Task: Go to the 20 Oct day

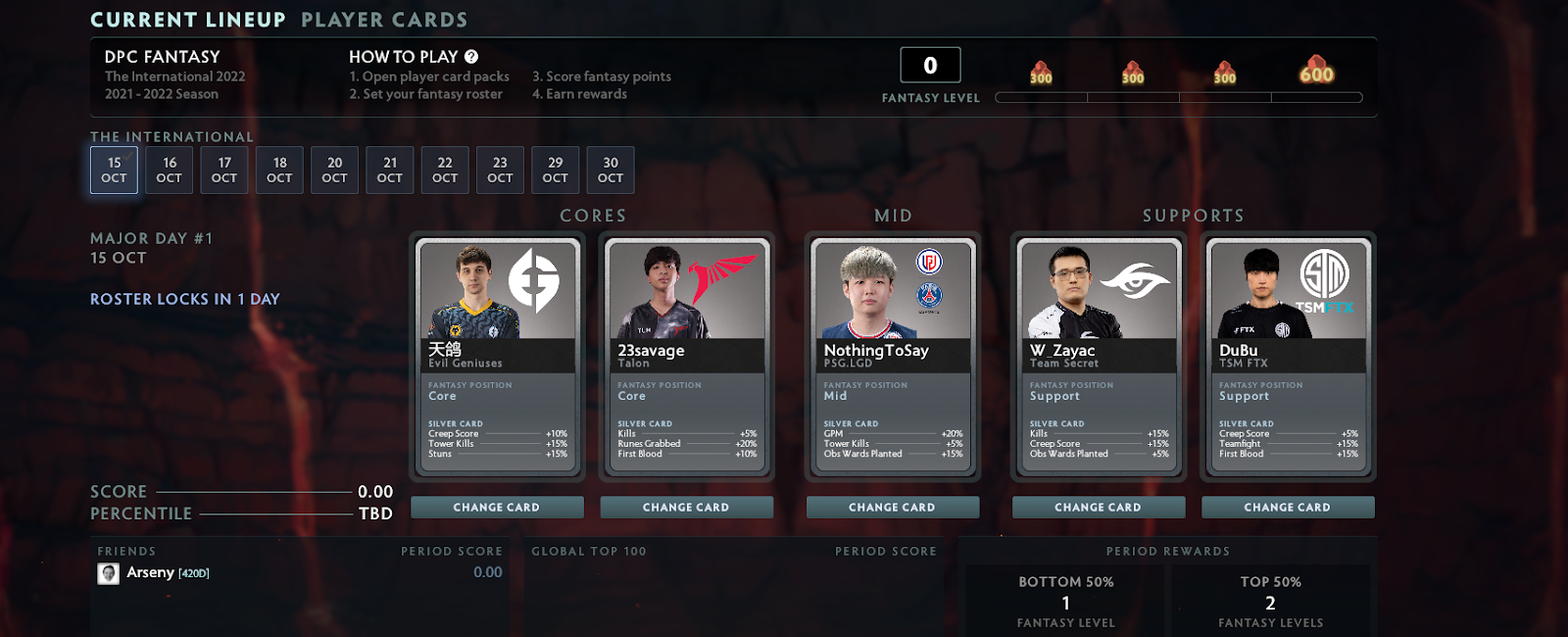Action: (x=335, y=170)
